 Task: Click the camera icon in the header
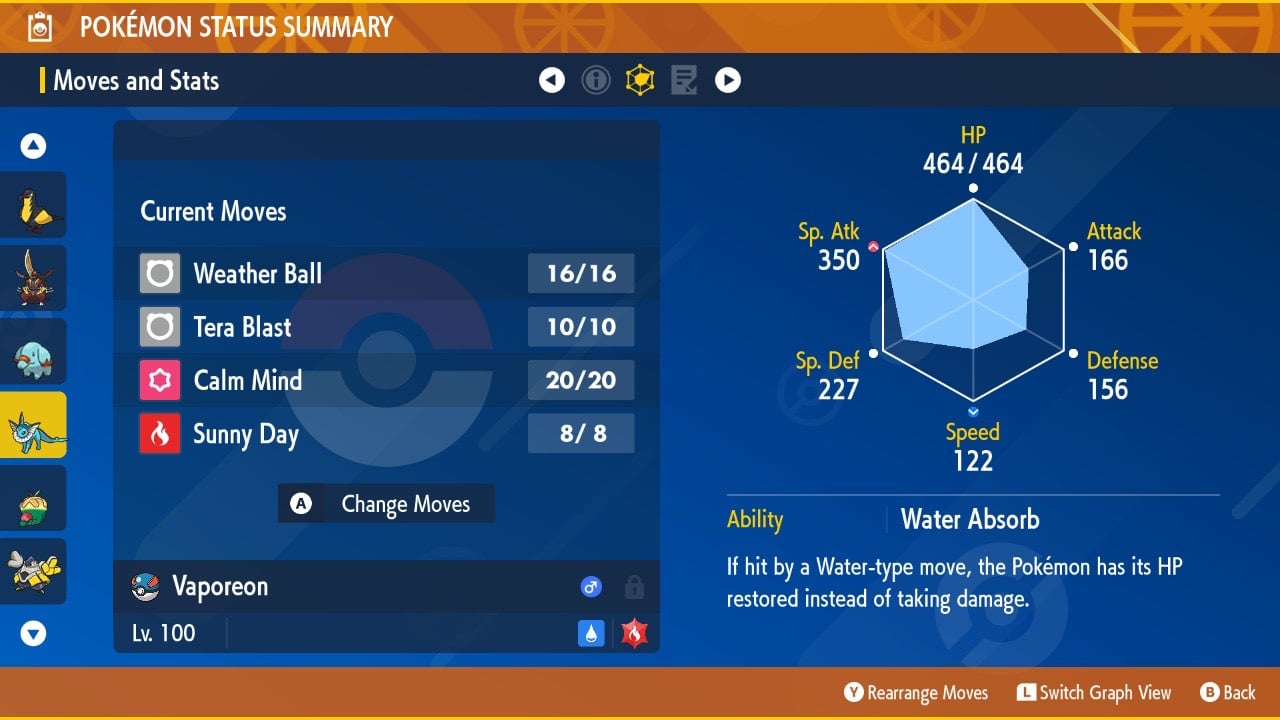point(42,27)
